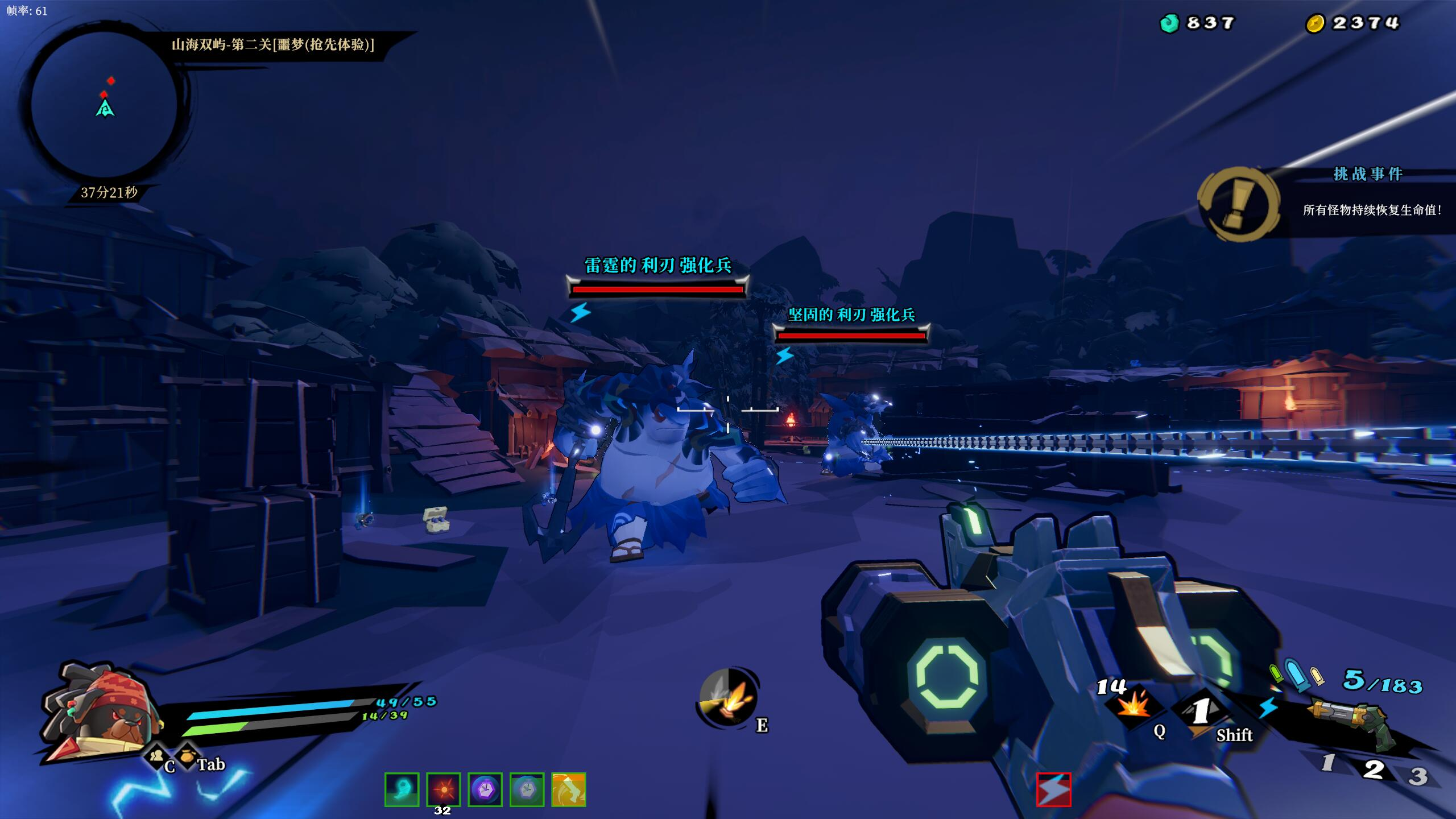The width and height of the screenshot is (1456, 819).
Task: Select the red sunburst buff with 32 stacks
Action: point(443,789)
